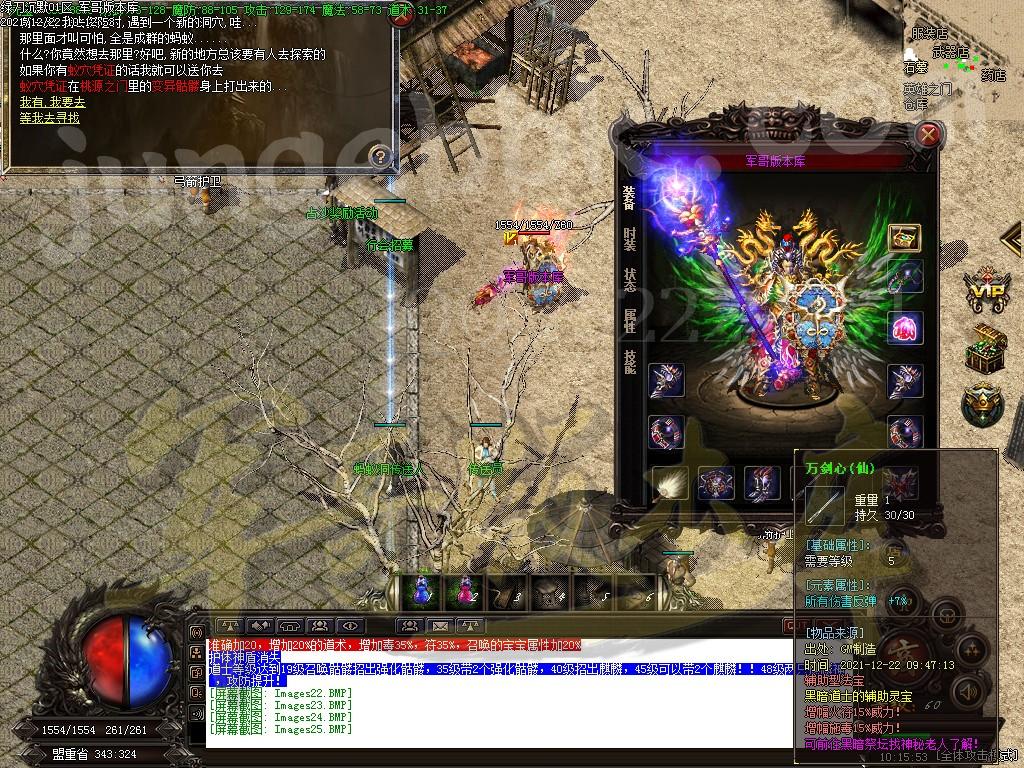Select the white feather fan equipment slot

[x=669, y=483]
